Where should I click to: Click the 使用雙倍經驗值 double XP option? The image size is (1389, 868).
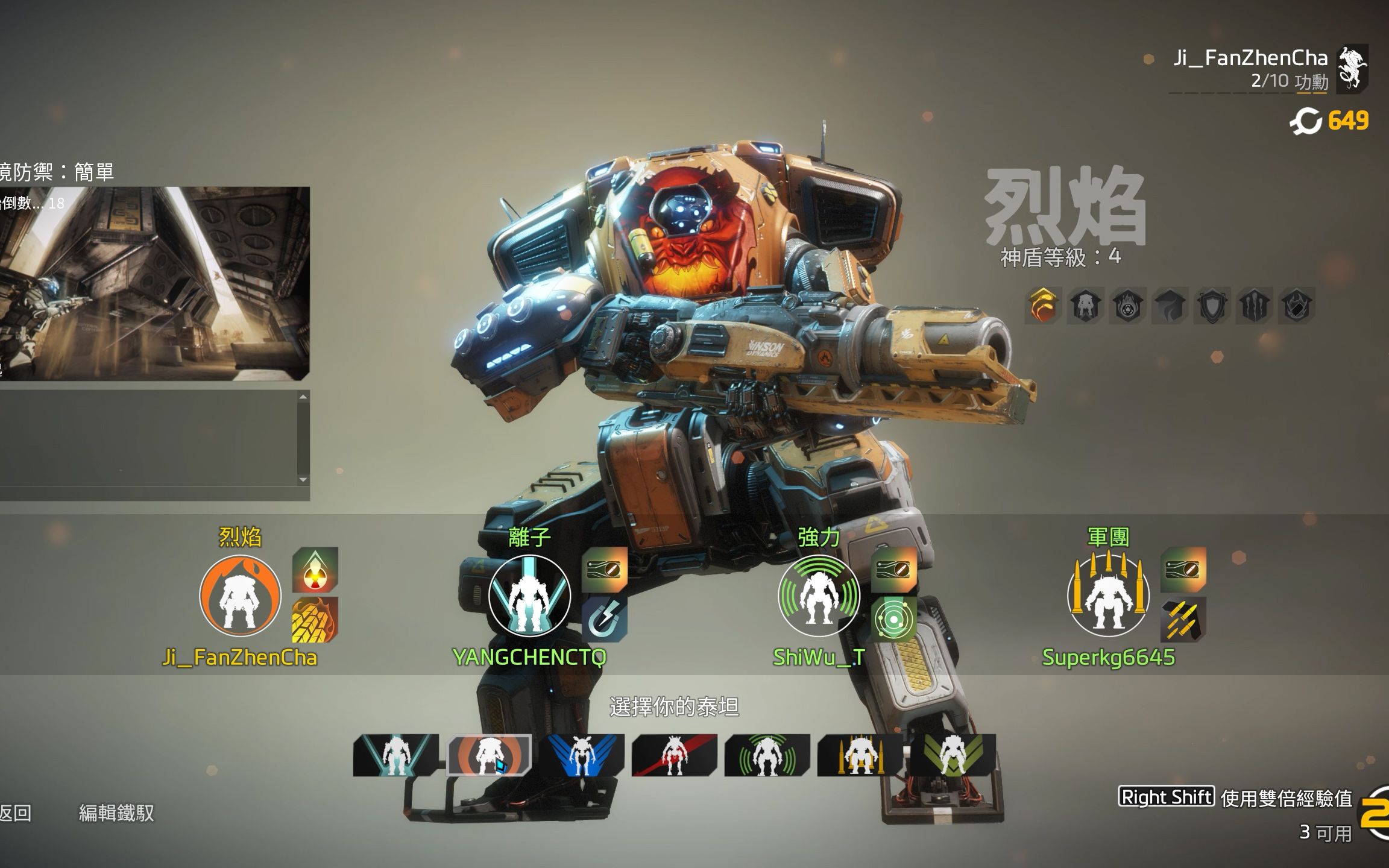1285,798
